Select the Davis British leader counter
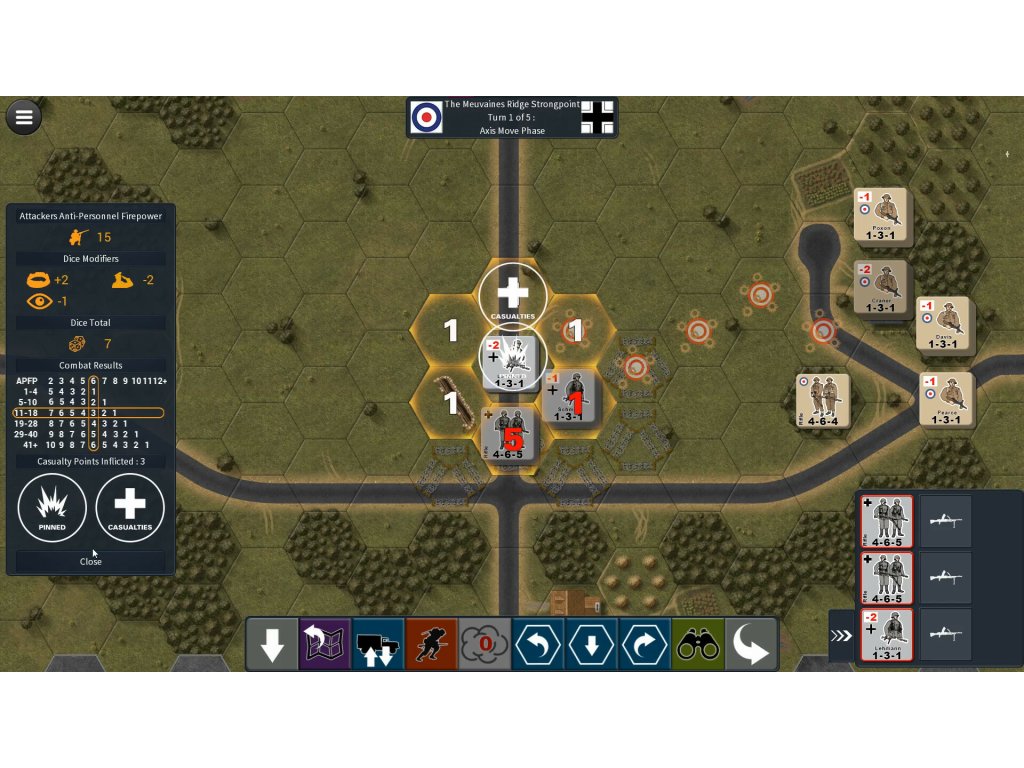 pos(942,324)
